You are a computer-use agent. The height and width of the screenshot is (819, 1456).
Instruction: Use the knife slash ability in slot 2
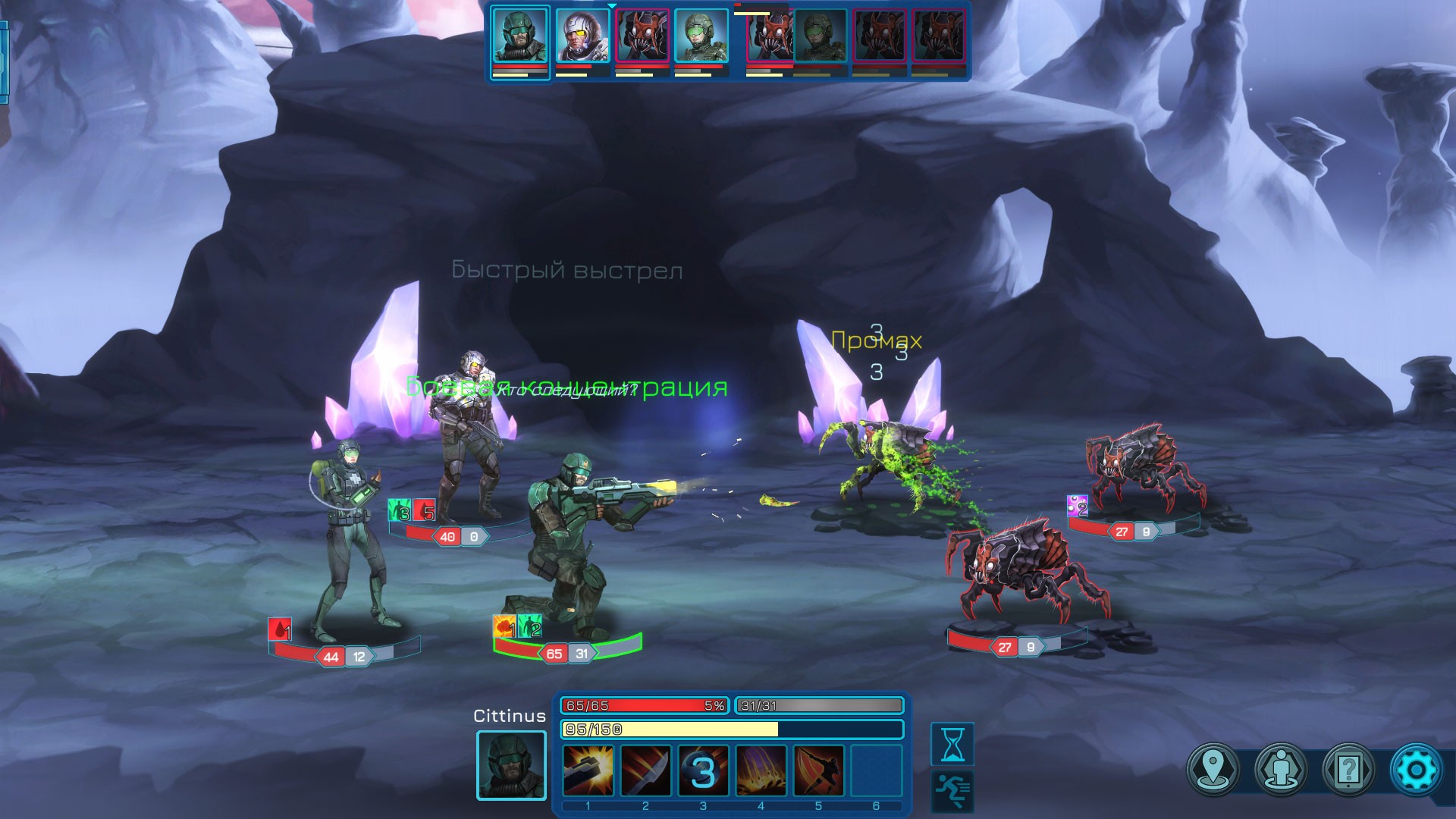coord(645,770)
